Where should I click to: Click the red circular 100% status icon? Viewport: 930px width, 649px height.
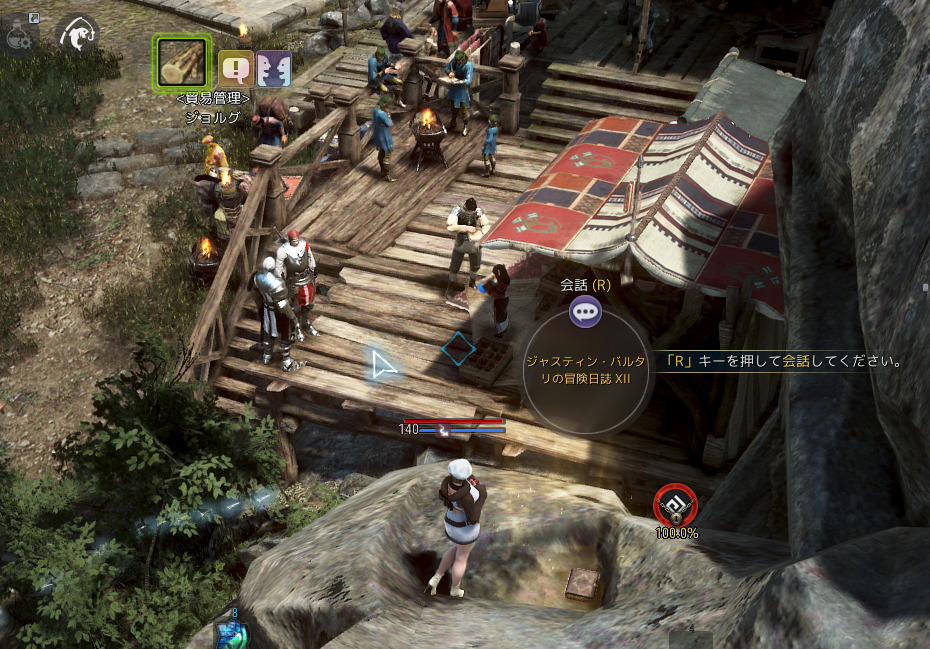tap(673, 505)
